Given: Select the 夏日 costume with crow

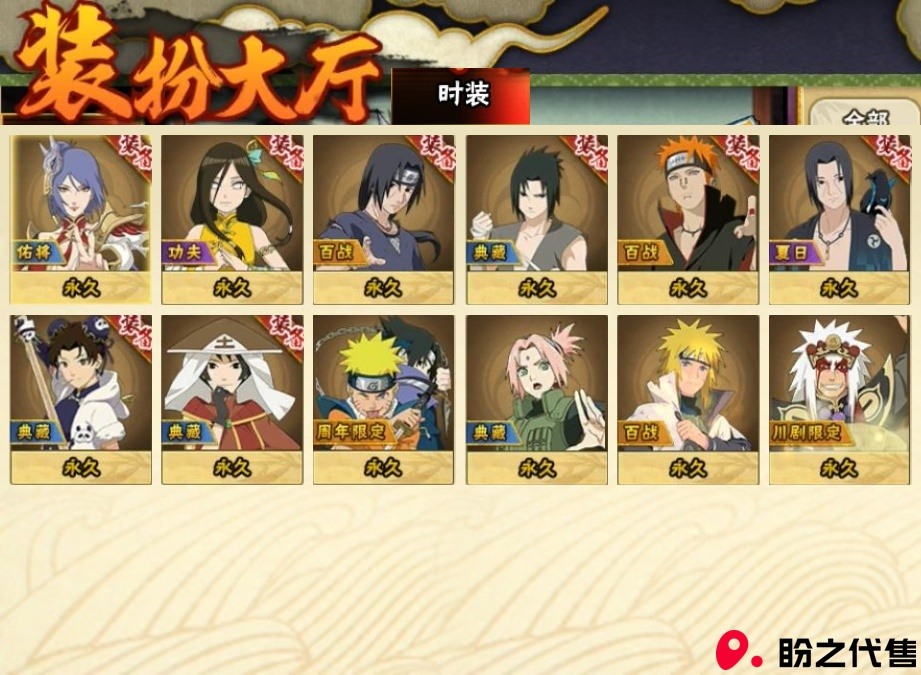Looking at the screenshot, I should (x=839, y=218).
